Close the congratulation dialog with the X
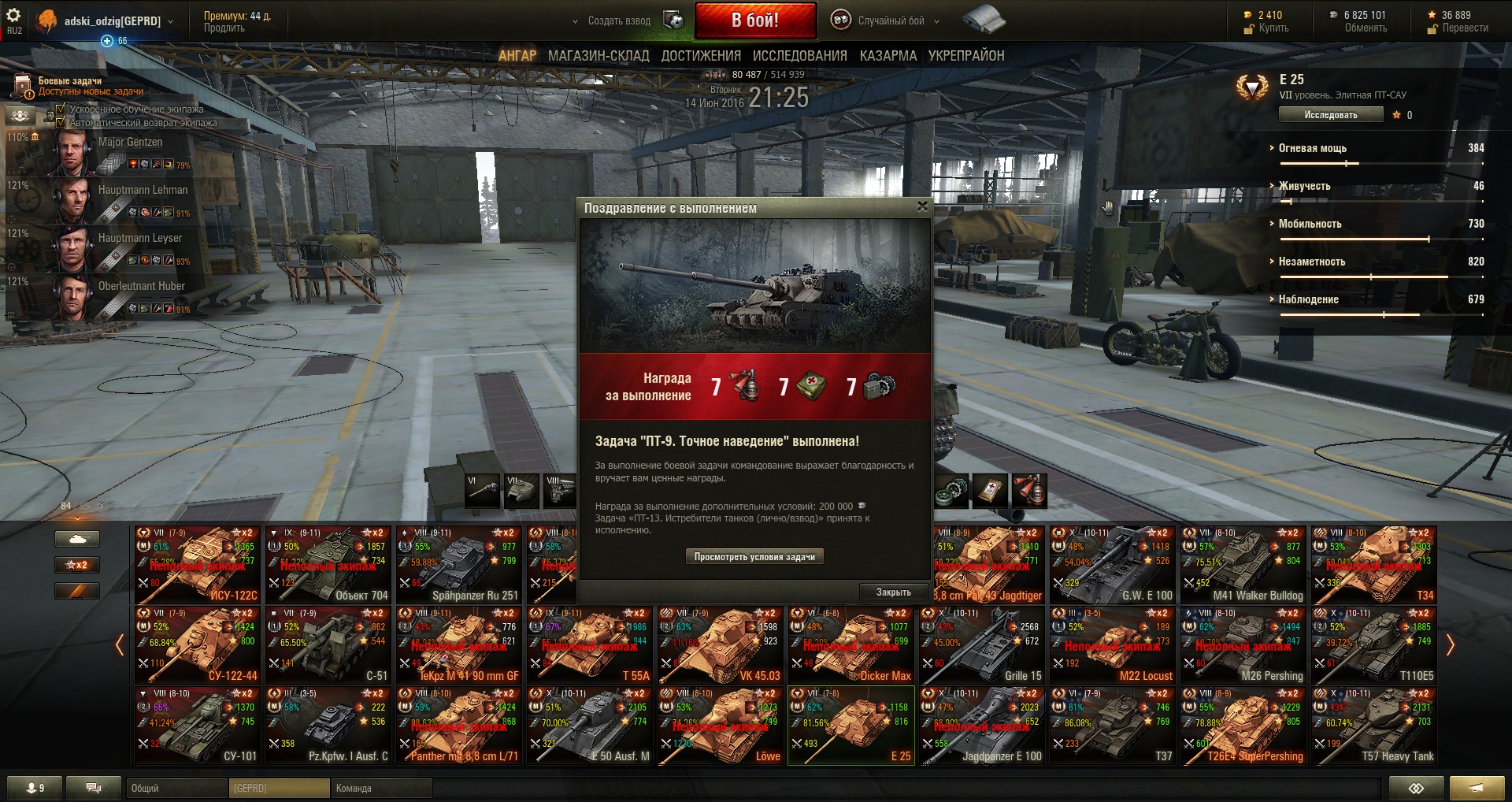The width and height of the screenshot is (1512, 802). [x=922, y=206]
